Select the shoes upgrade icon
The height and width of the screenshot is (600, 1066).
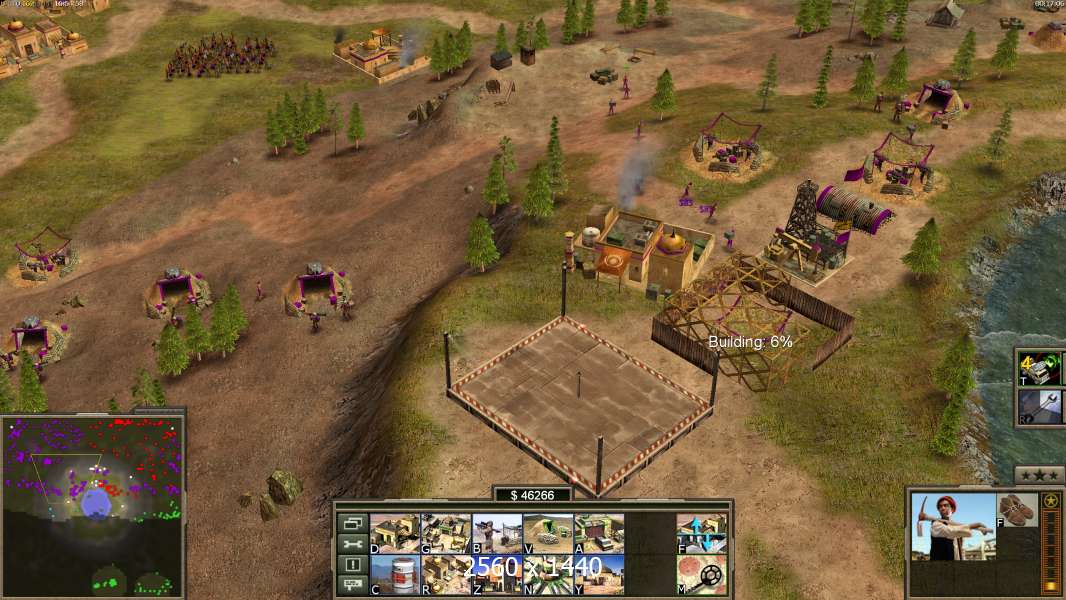[x=1017, y=510]
